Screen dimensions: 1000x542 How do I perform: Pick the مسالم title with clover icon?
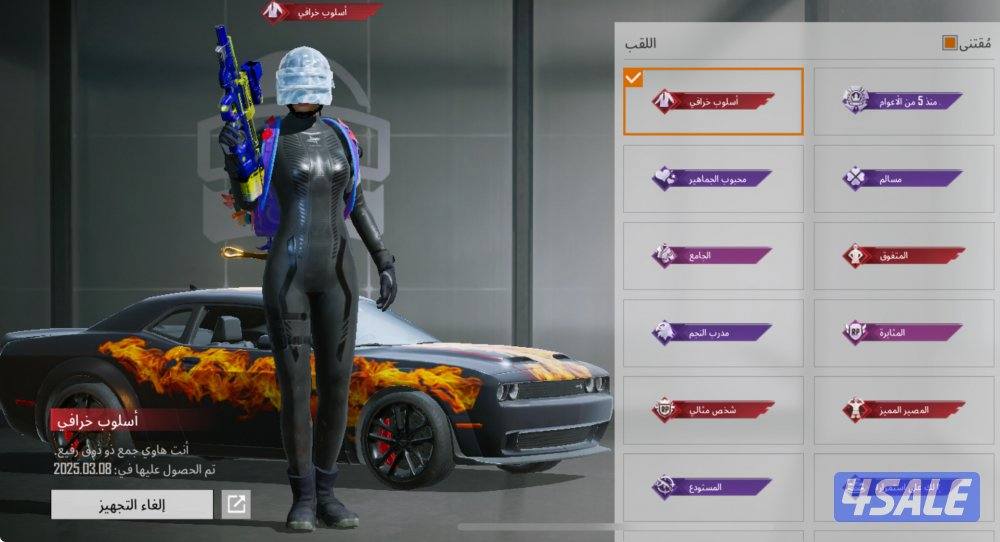coord(903,178)
